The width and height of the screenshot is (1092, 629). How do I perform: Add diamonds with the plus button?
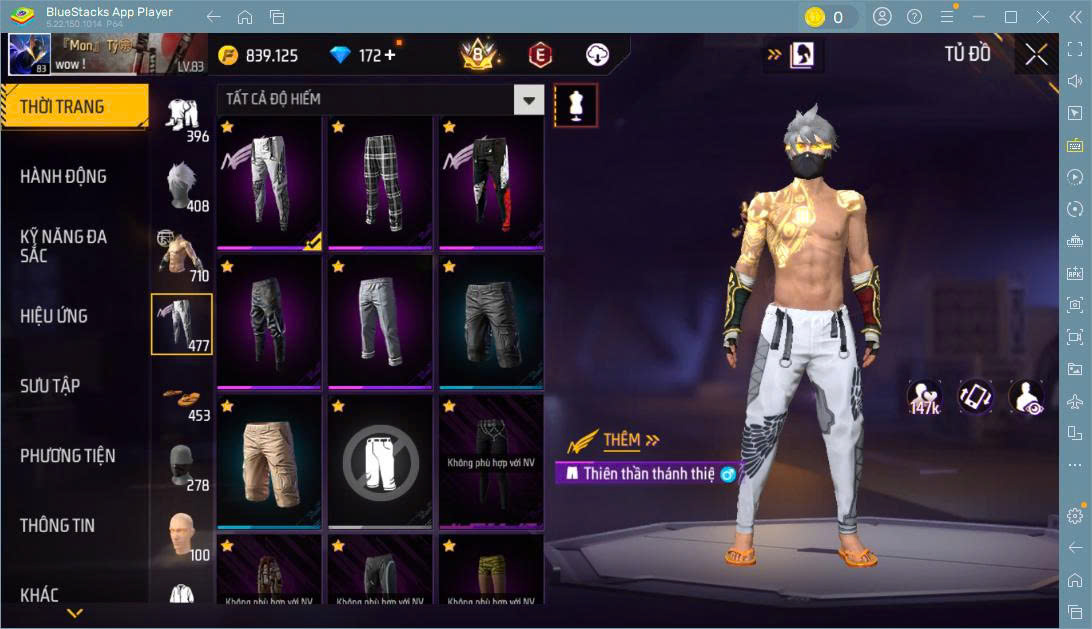point(389,56)
